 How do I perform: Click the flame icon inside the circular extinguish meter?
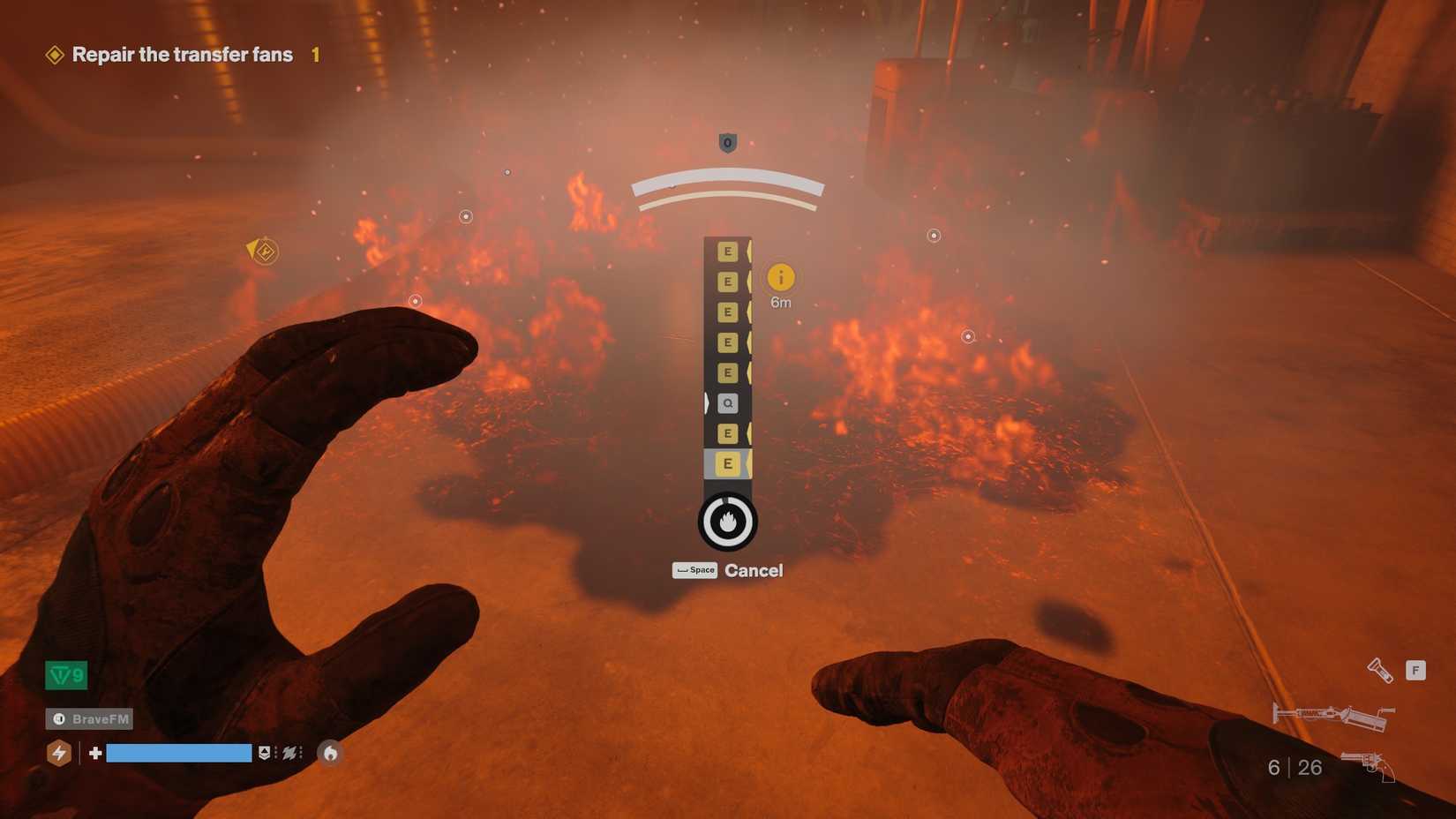pos(725,521)
